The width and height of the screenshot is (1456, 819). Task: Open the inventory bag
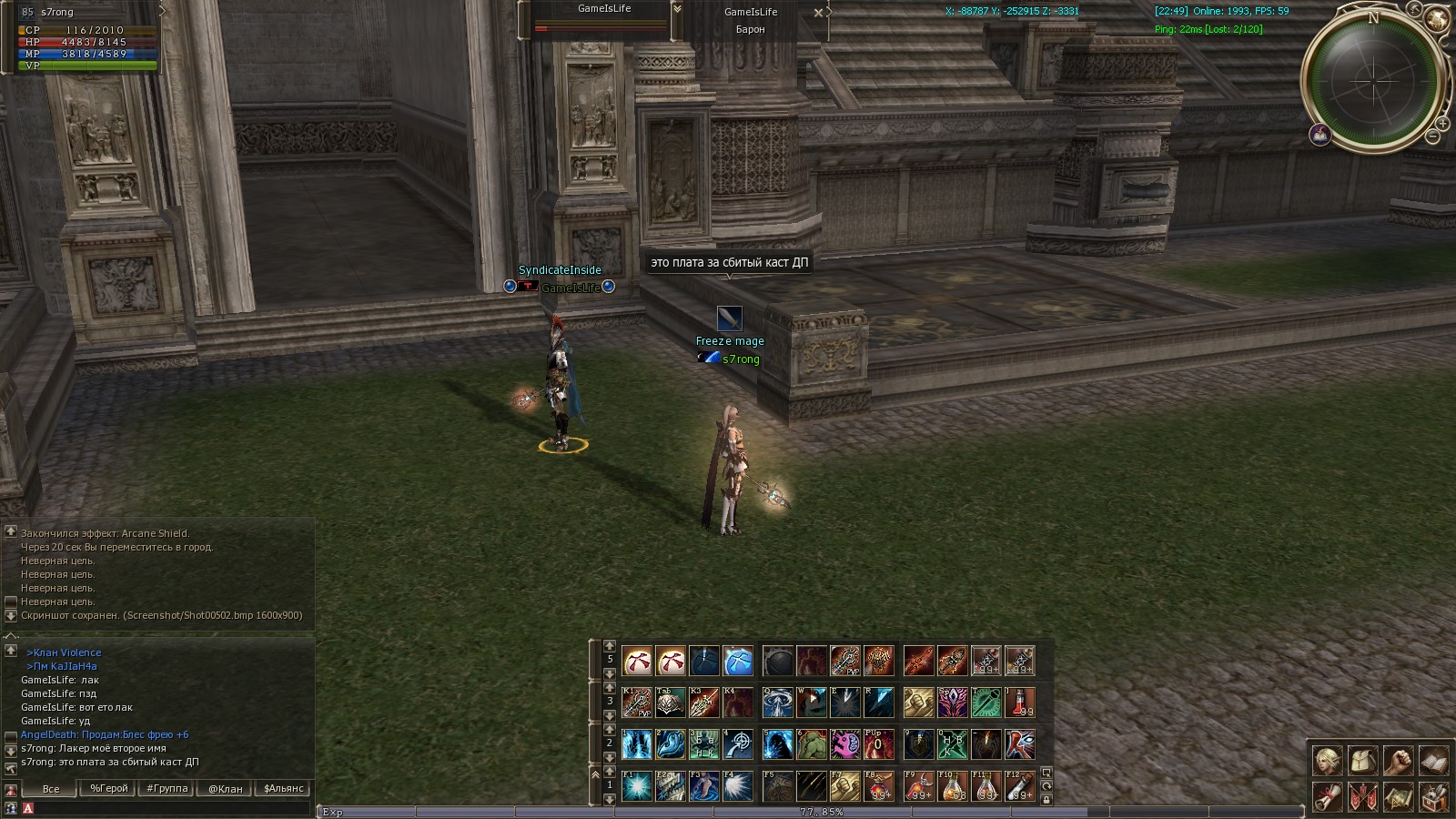pyautogui.click(x=1363, y=761)
